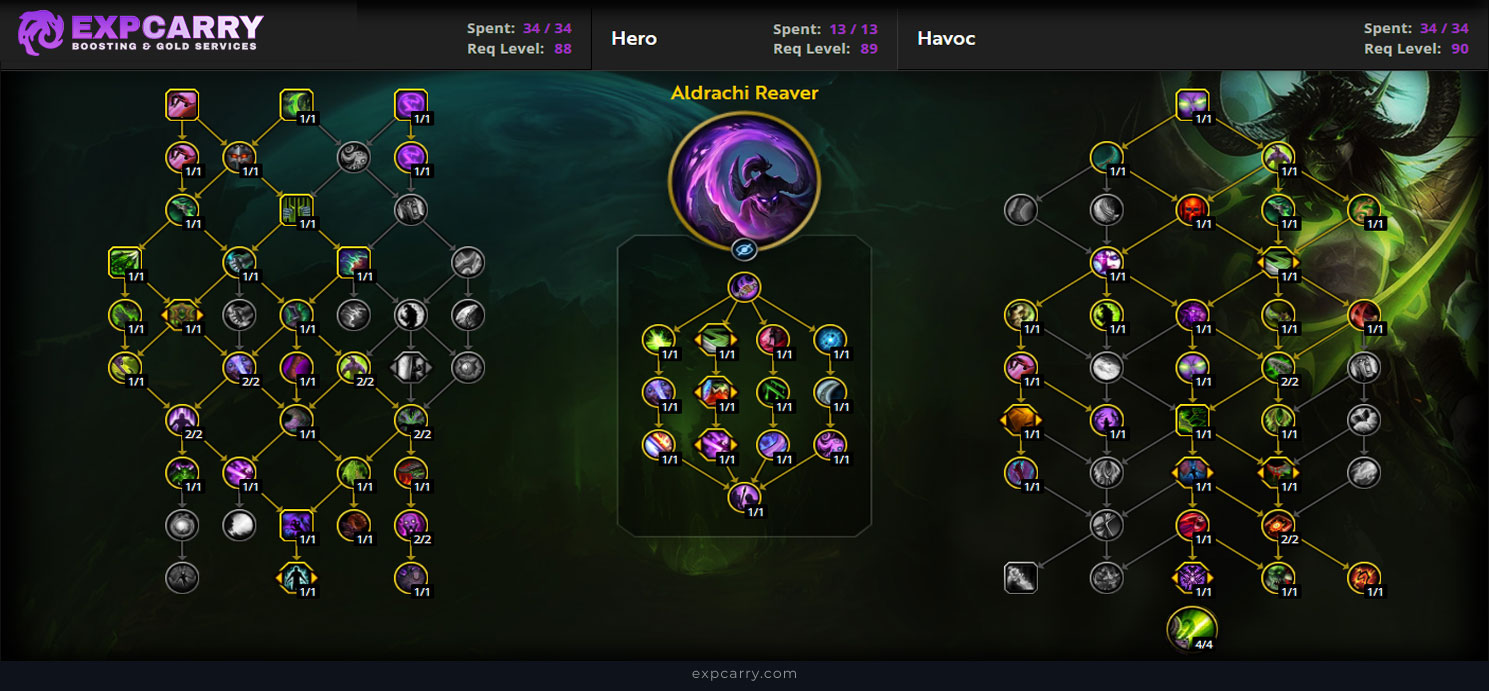Viewport: 1489px width, 691px height.
Task: Select the green 4/4 capstone talent
Action: pos(1191,627)
